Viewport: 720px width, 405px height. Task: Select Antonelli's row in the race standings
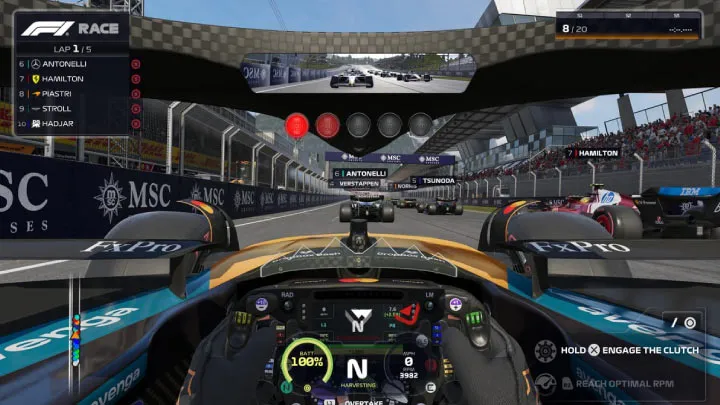click(x=72, y=64)
